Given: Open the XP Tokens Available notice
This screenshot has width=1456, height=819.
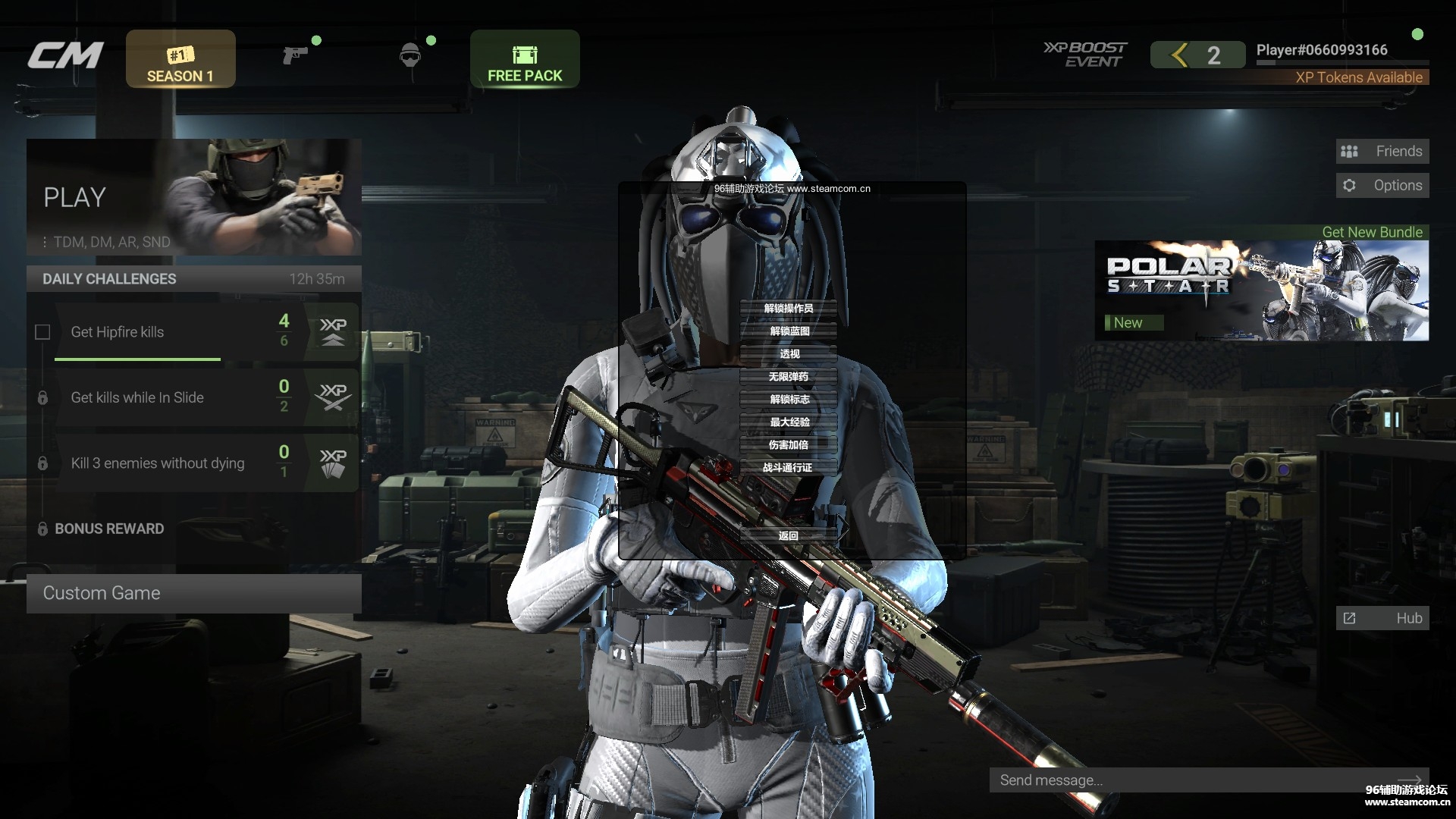Looking at the screenshot, I should (x=1358, y=77).
